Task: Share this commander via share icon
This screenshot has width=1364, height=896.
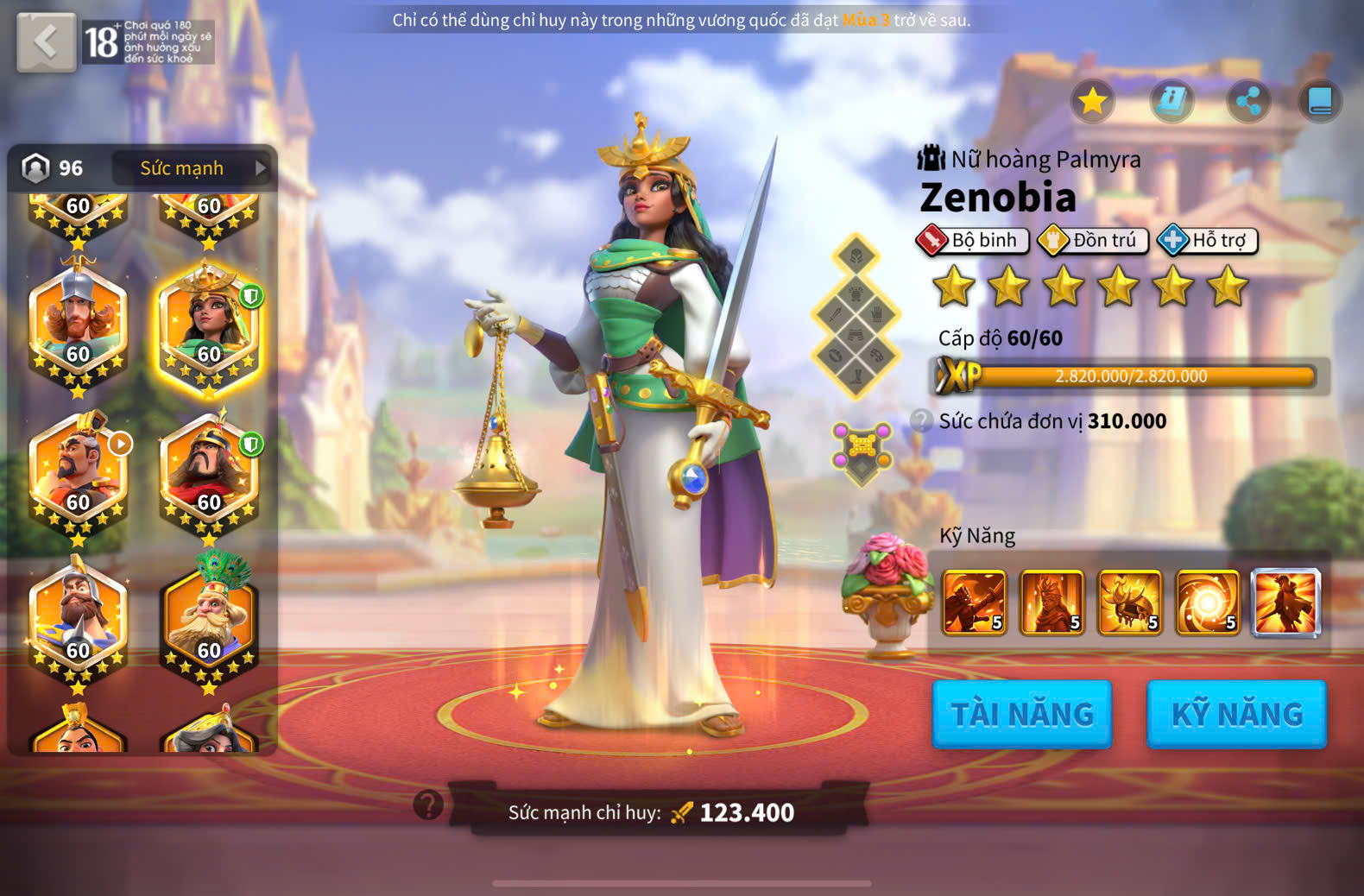Action: [x=1248, y=102]
